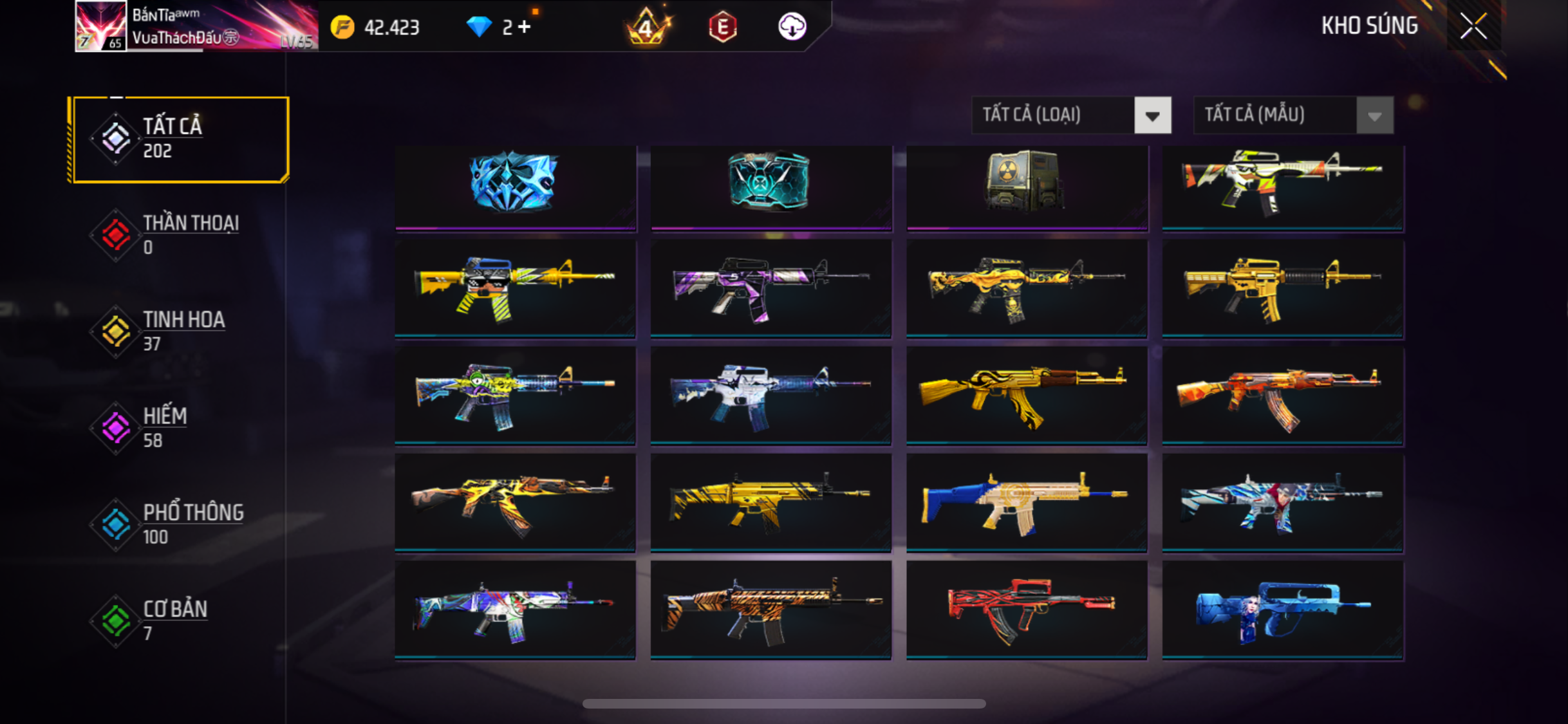Select the orange tiger-stripe rifle skin

(770, 609)
